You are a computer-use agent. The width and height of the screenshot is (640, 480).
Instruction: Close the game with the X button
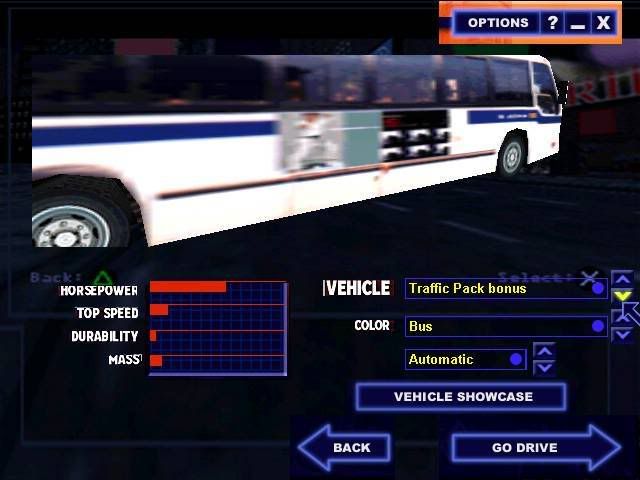pos(602,22)
